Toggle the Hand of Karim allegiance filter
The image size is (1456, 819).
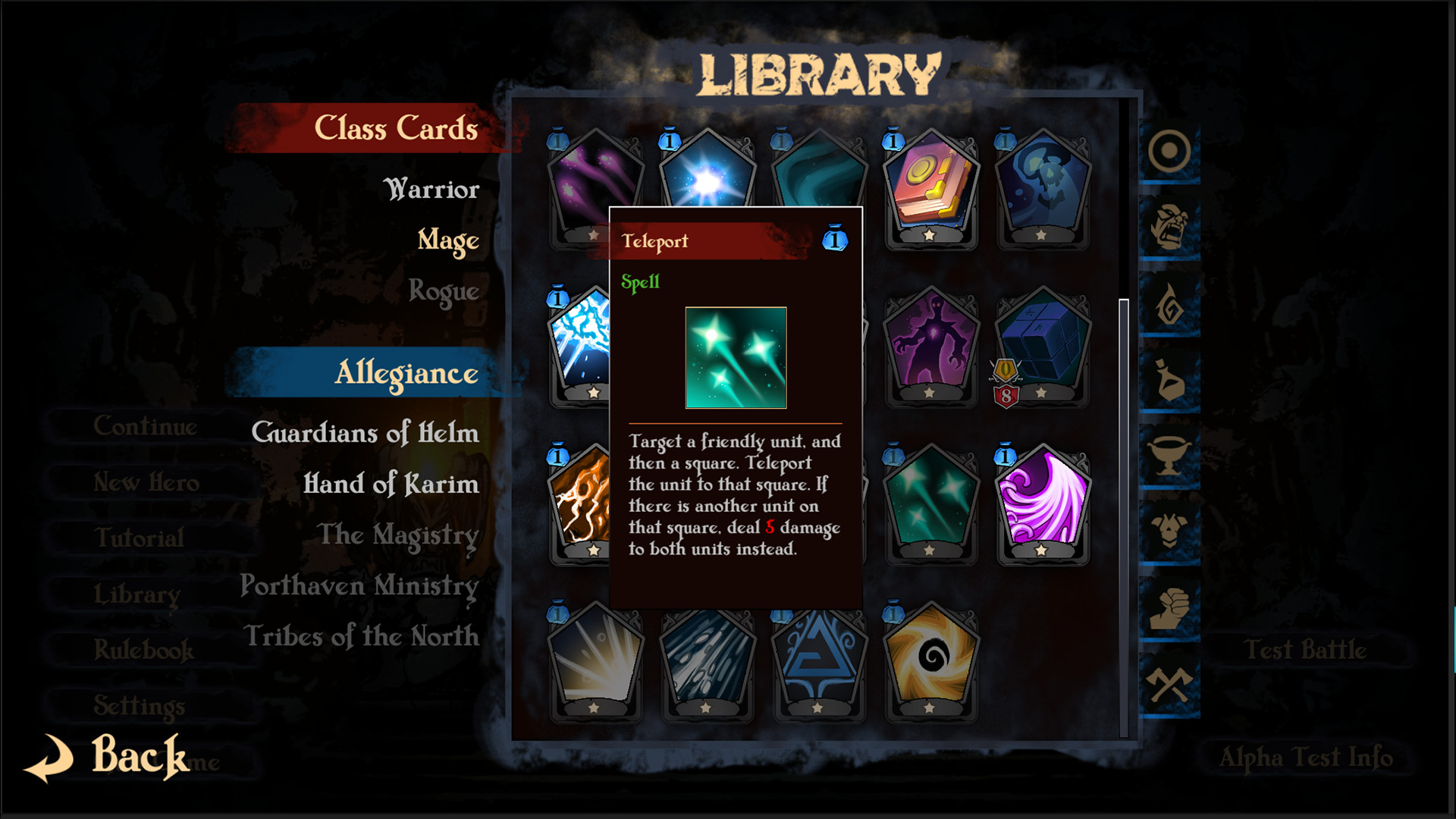[x=390, y=485]
